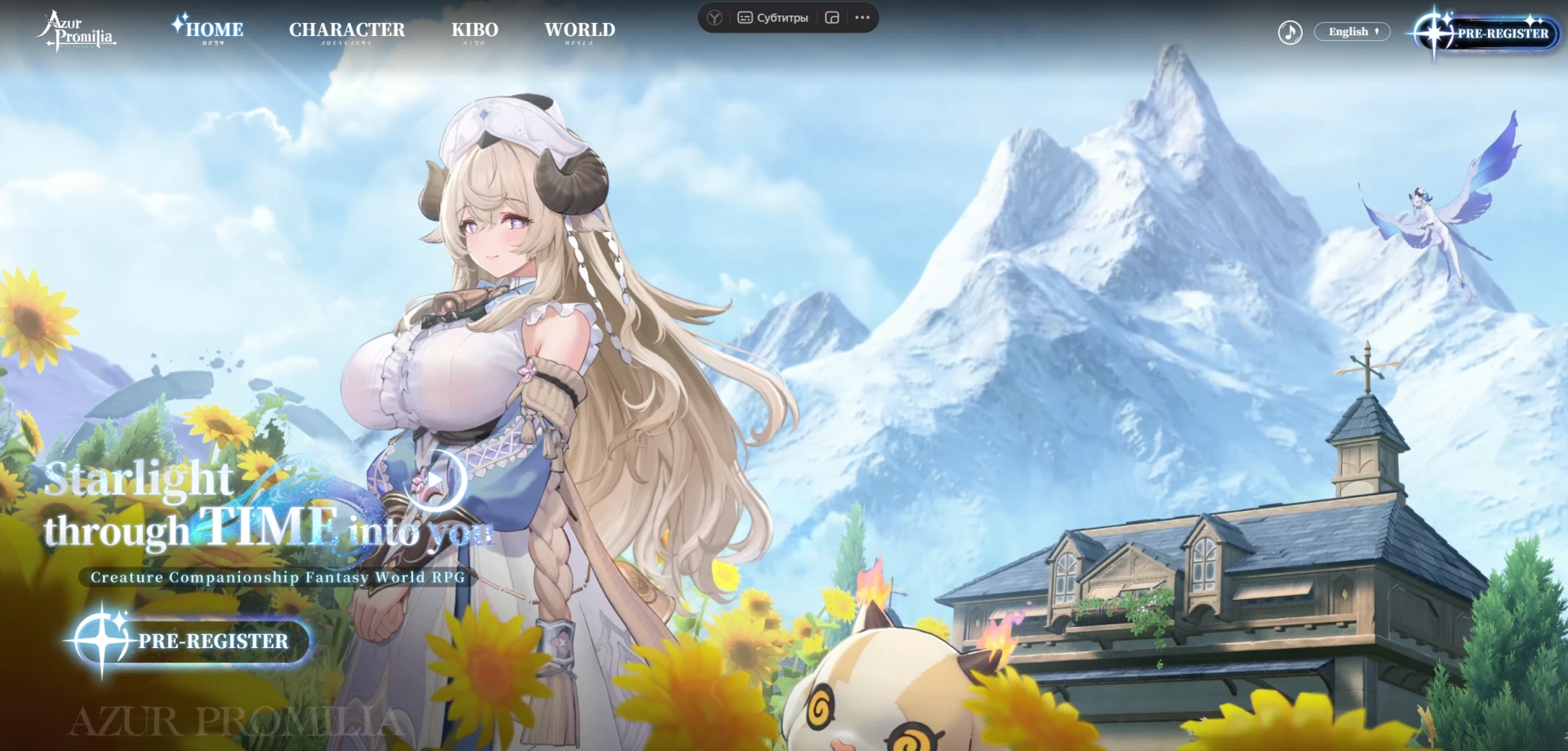This screenshot has height=751, width=1568.
Task: Click the picture-in-picture overlay icon
Action: 832,18
